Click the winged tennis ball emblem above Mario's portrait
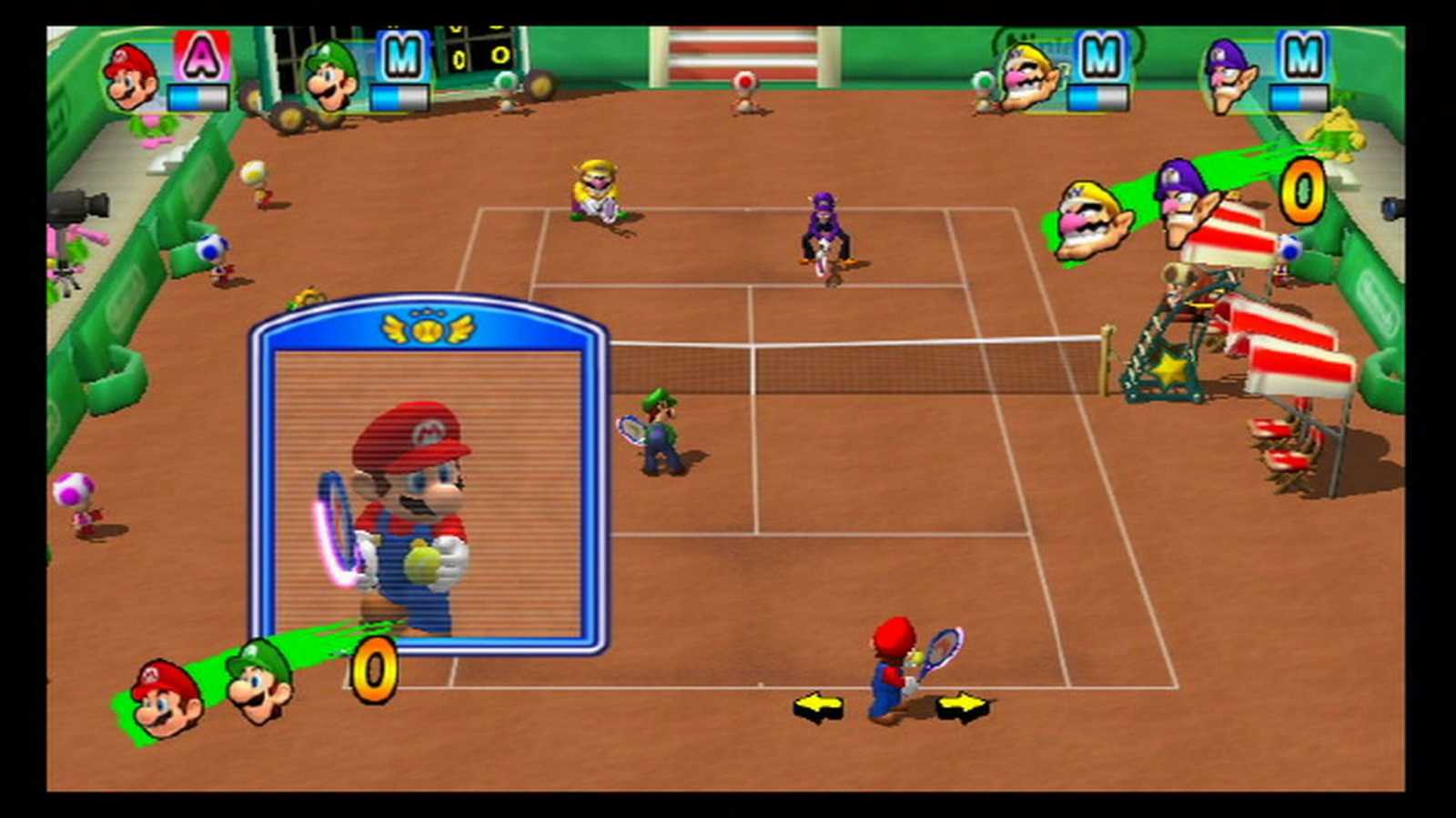This screenshot has height=818, width=1456. pos(428,329)
